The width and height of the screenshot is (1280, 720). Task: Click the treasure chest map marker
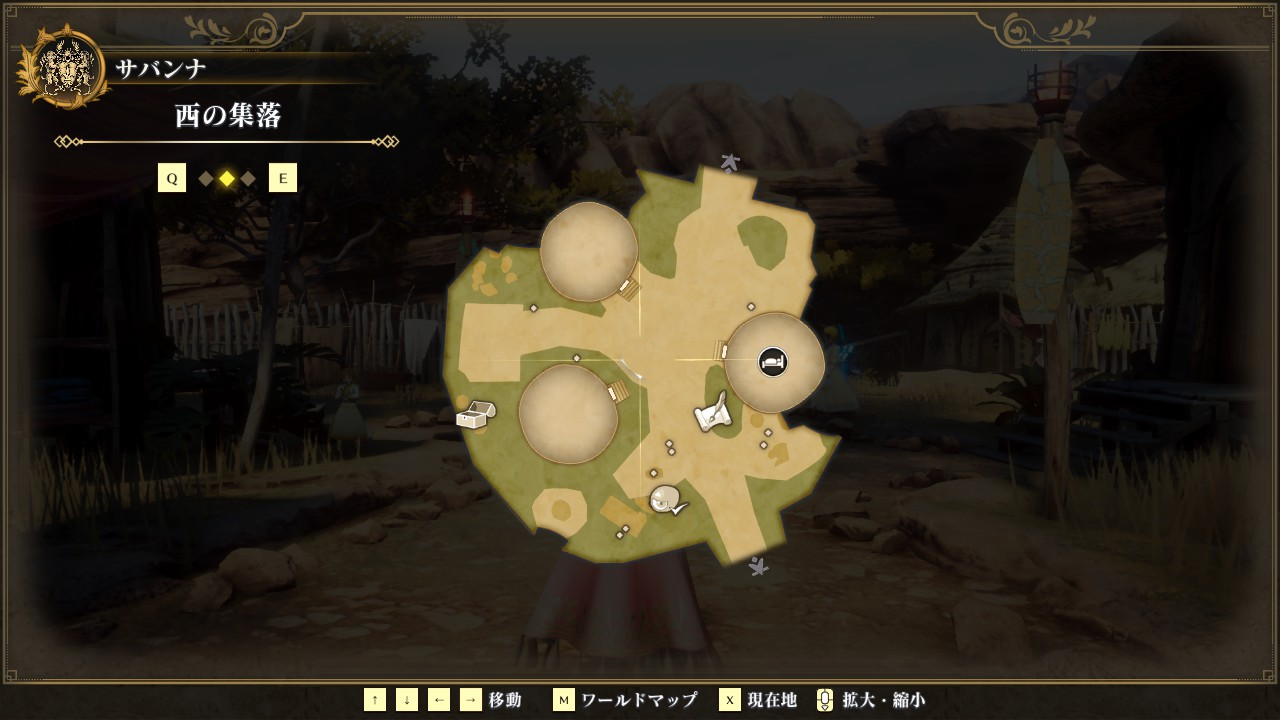[476, 414]
